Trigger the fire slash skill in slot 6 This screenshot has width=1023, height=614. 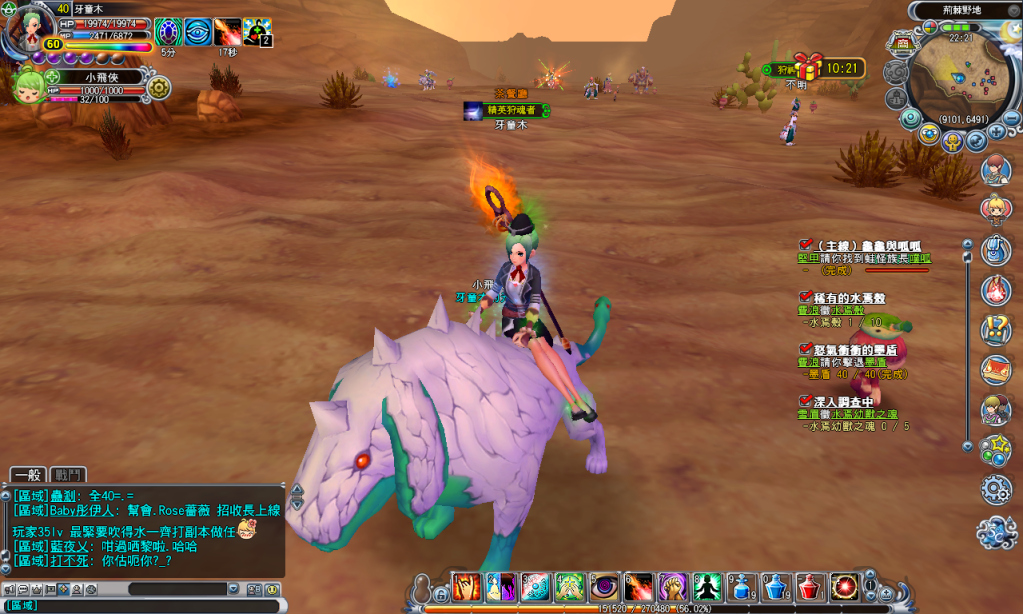click(638, 587)
